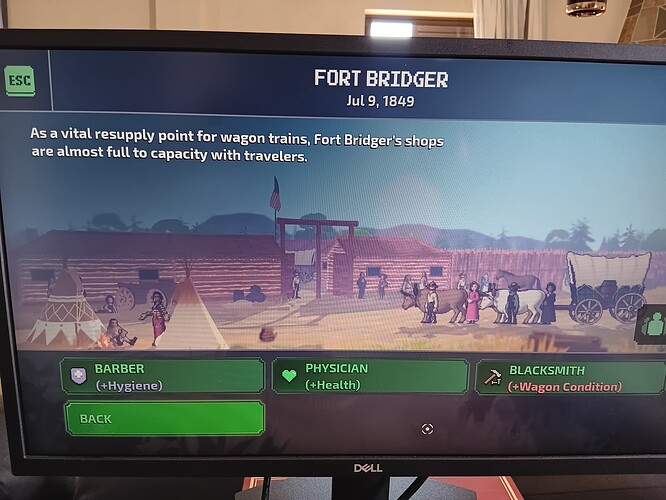
Task: Select the Blacksmith wagon repair option
Action: pos(569,377)
